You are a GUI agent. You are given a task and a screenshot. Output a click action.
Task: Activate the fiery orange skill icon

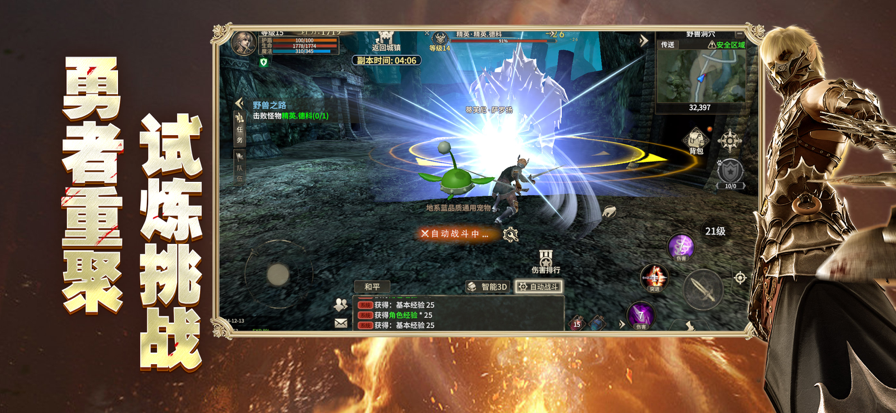pyautogui.click(x=653, y=276)
